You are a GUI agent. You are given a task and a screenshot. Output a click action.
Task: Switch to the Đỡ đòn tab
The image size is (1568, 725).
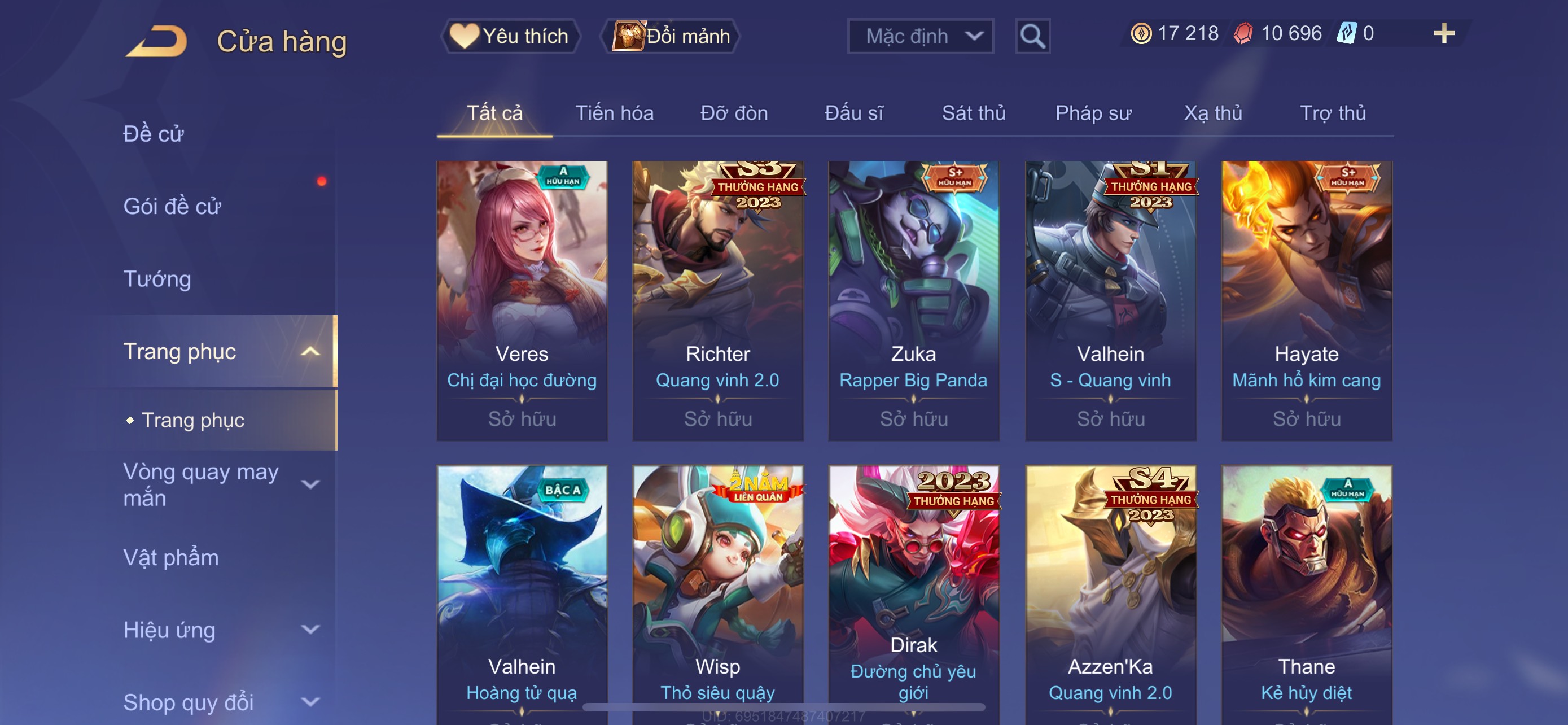pyautogui.click(x=733, y=113)
